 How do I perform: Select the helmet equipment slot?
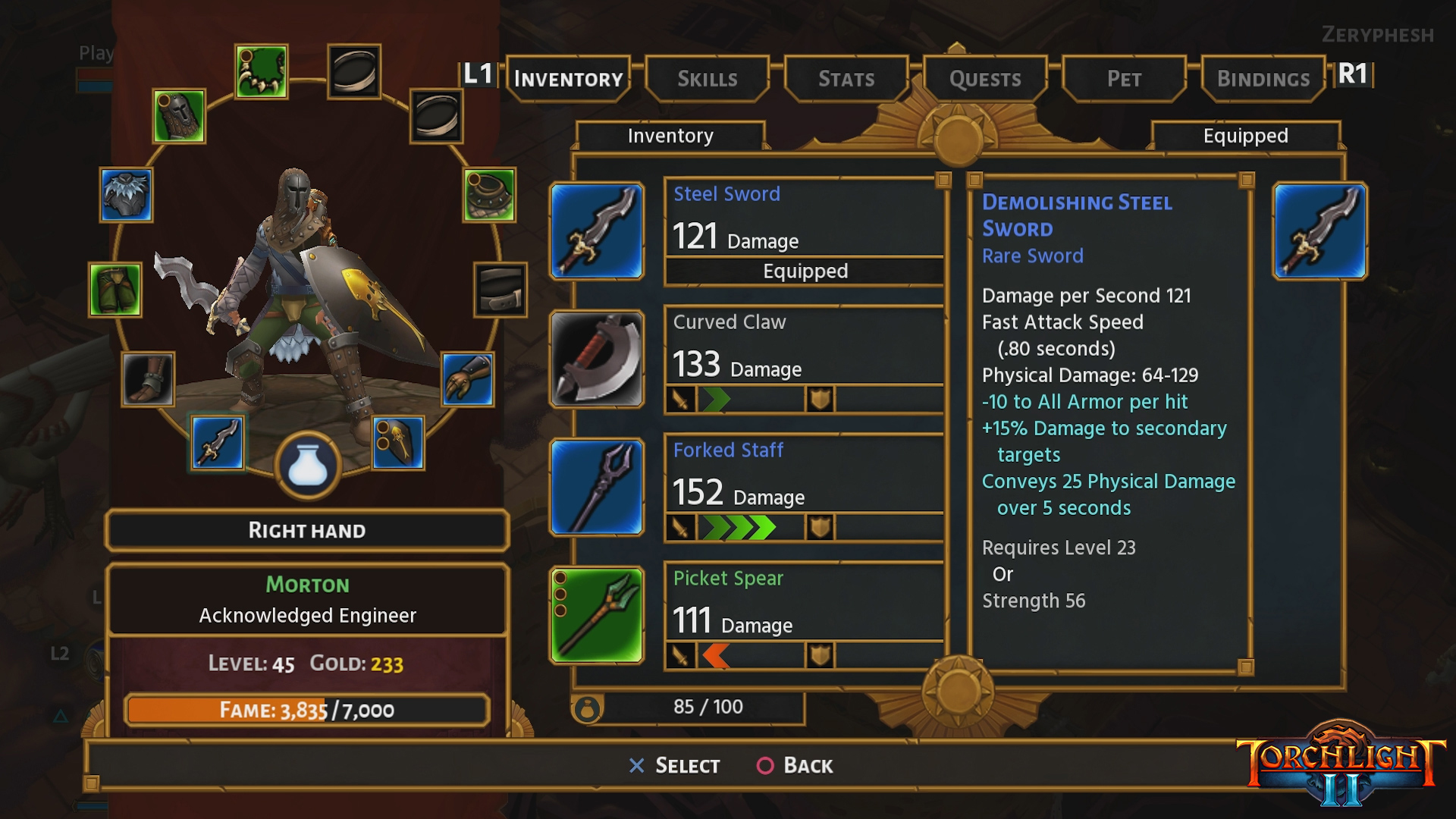179,116
